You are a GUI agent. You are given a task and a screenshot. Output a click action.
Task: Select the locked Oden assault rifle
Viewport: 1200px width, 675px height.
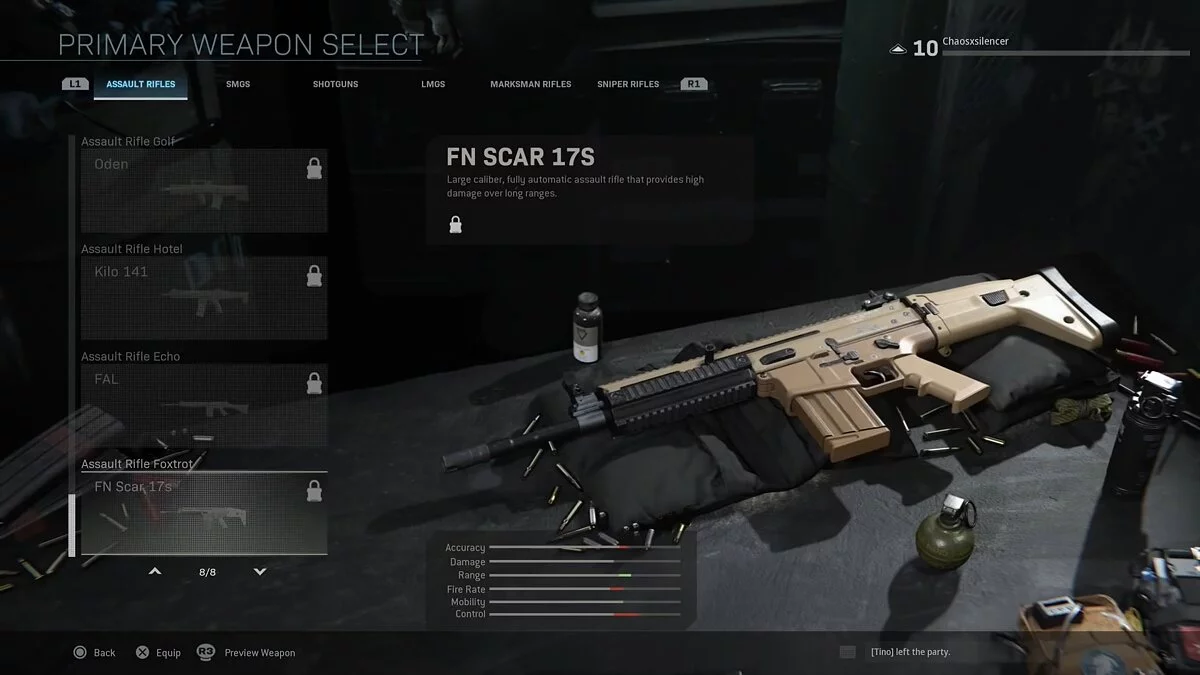(x=204, y=190)
